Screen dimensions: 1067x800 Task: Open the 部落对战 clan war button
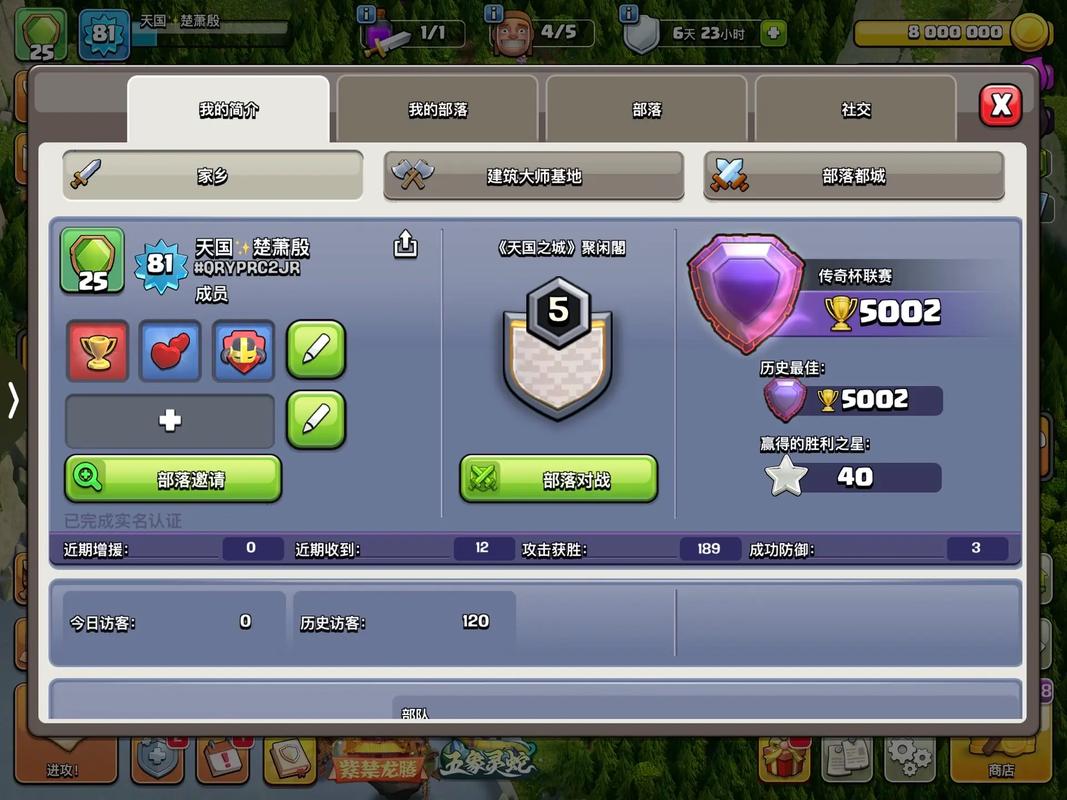(x=558, y=479)
